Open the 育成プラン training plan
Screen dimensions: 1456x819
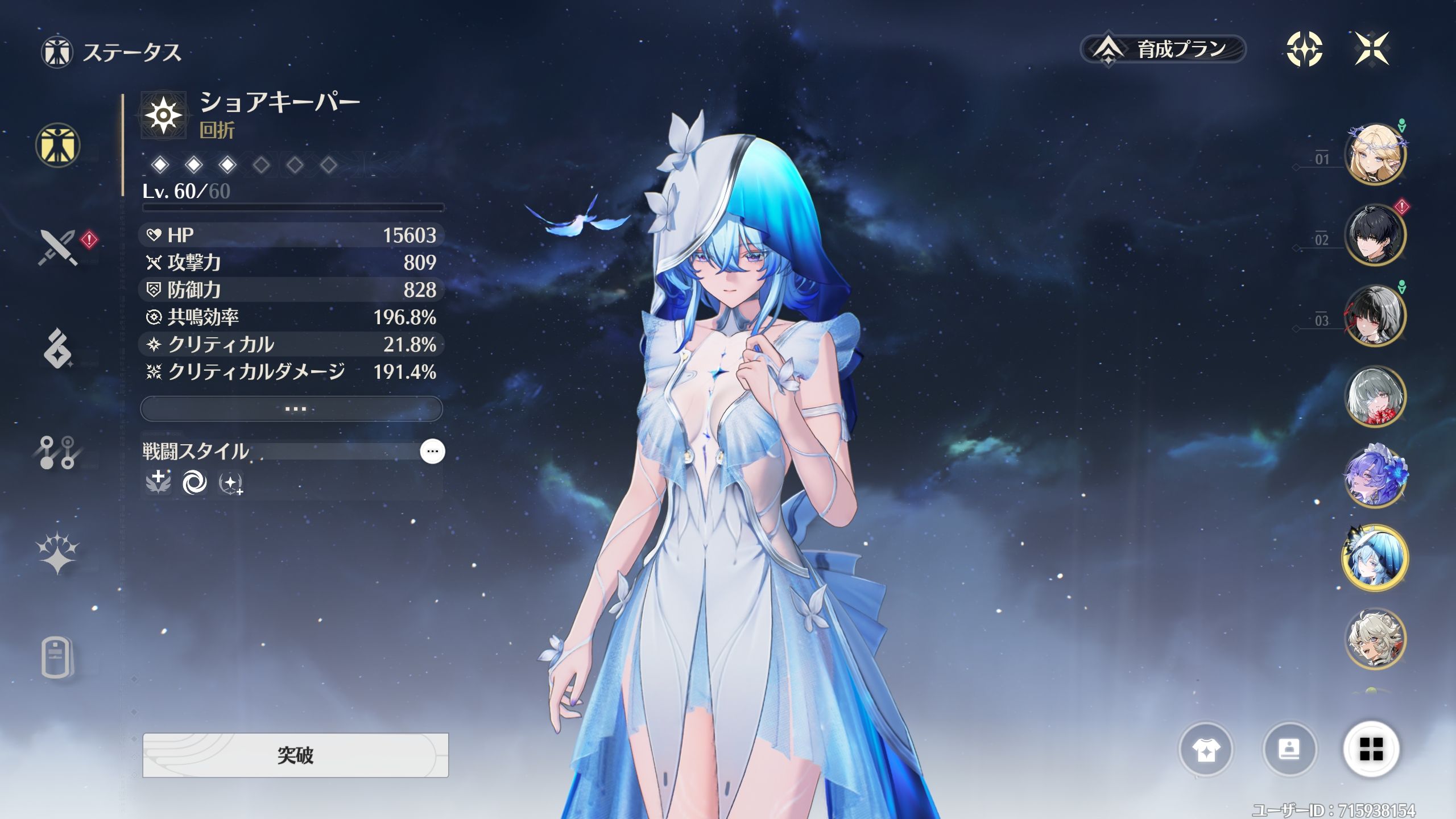(x=1163, y=49)
